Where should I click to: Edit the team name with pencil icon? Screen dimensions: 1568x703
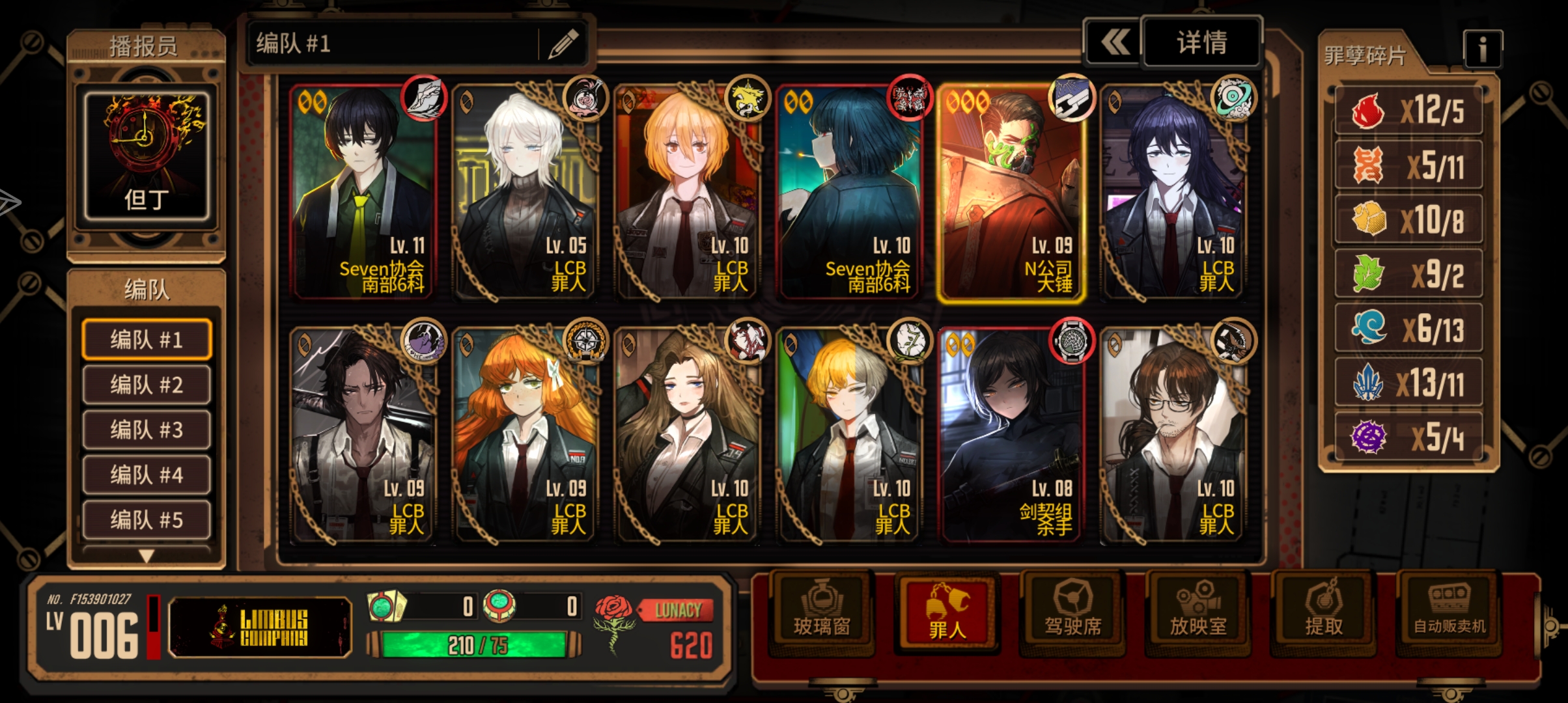[x=563, y=44]
